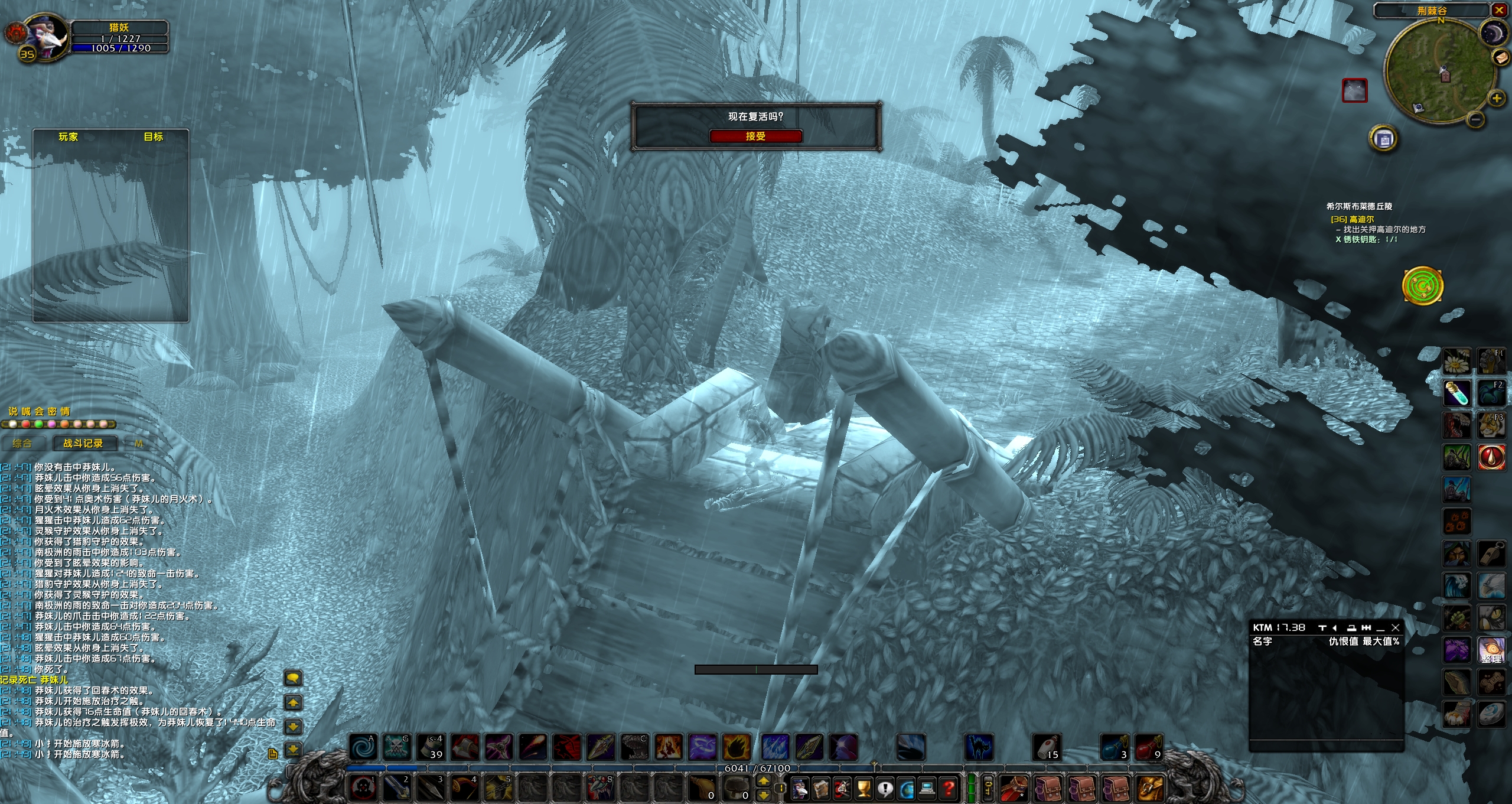Click the mail flask icon on the minimap
1512x804 pixels.
tap(1500, 58)
